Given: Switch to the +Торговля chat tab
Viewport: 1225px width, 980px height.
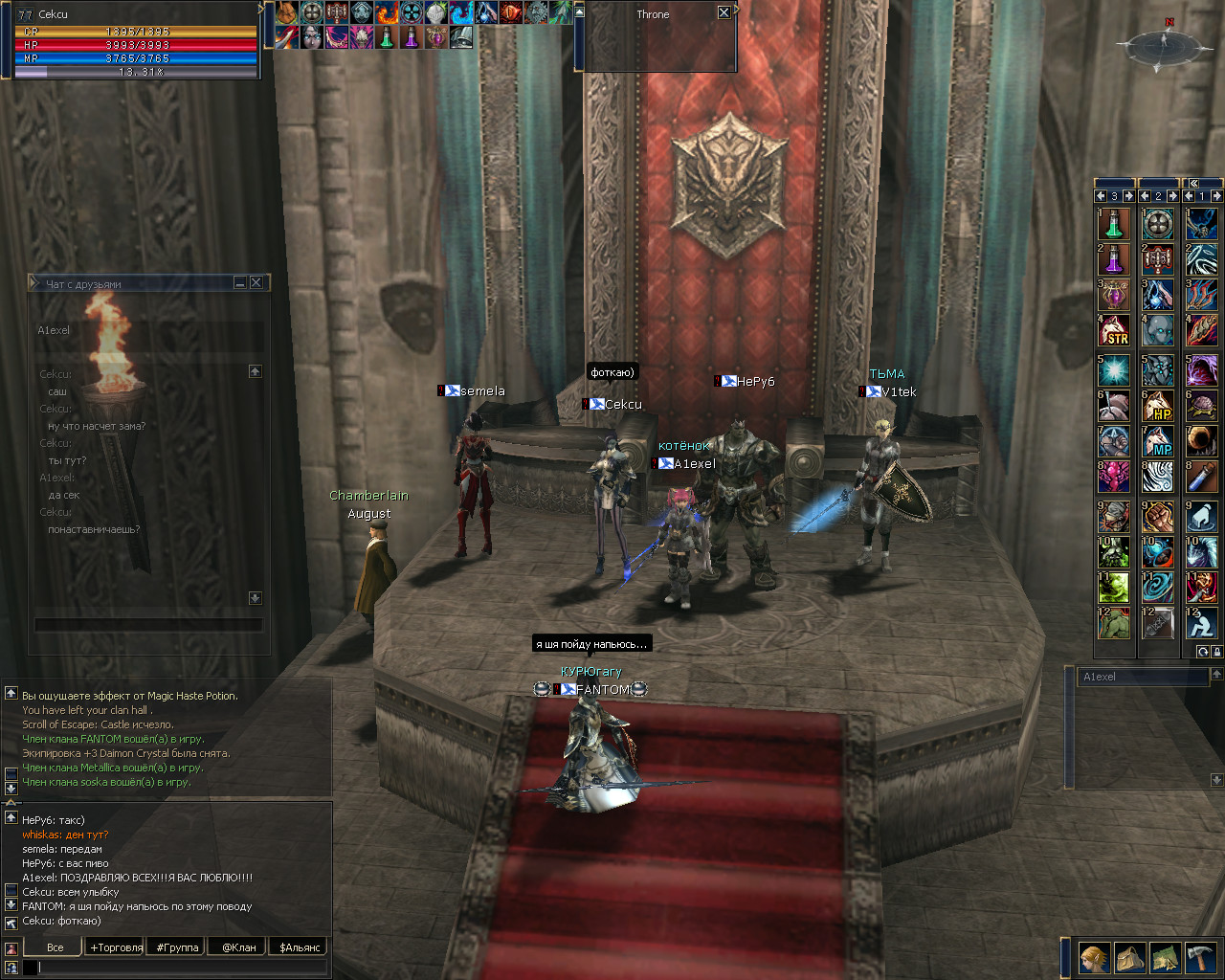Looking at the screenshot, I should coord(116,947).
